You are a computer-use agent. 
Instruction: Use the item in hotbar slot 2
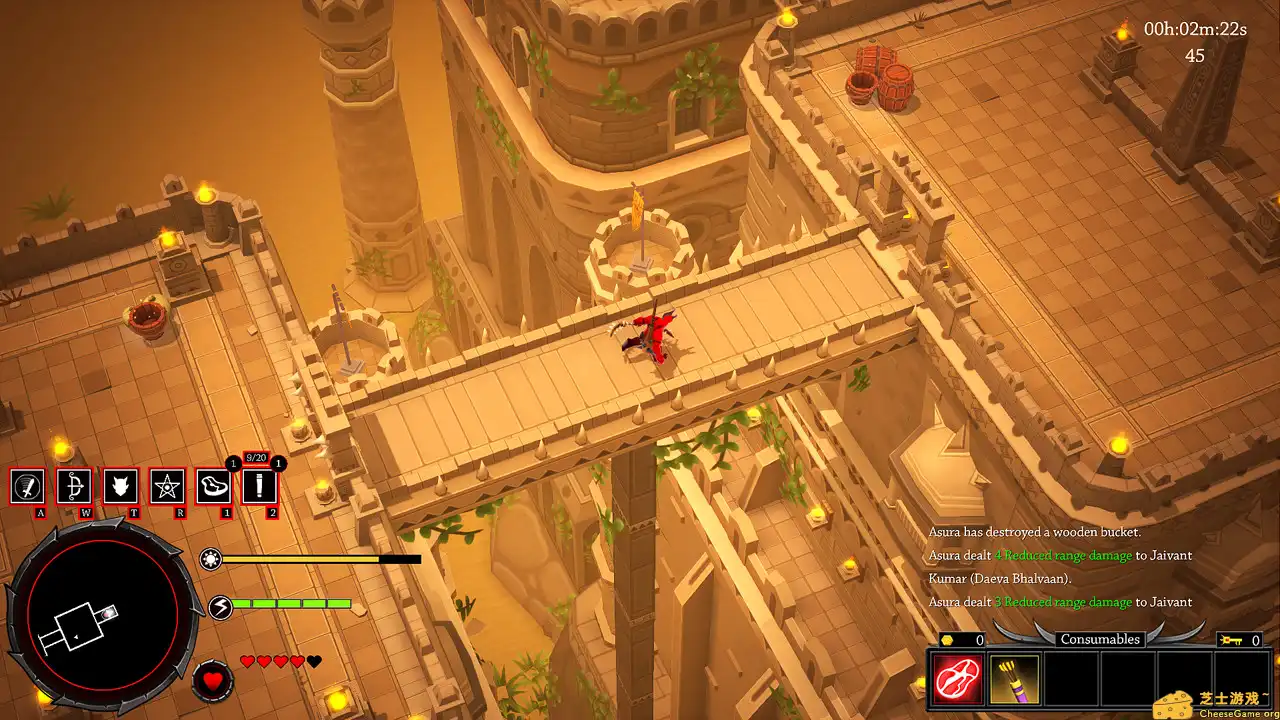(x=258, y=488)
